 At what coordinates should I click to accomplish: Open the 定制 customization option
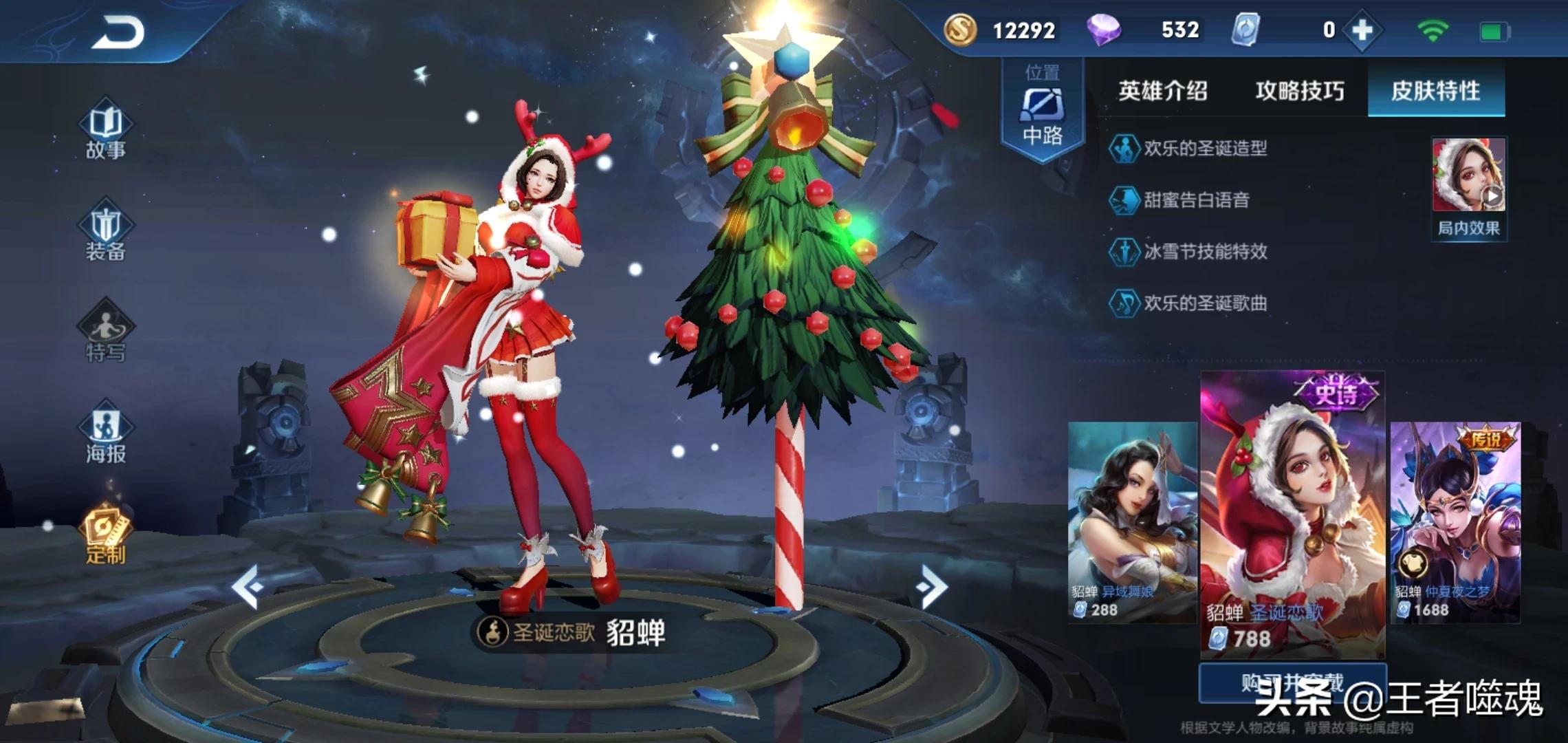pyautogui.click(x=105, y=535)
